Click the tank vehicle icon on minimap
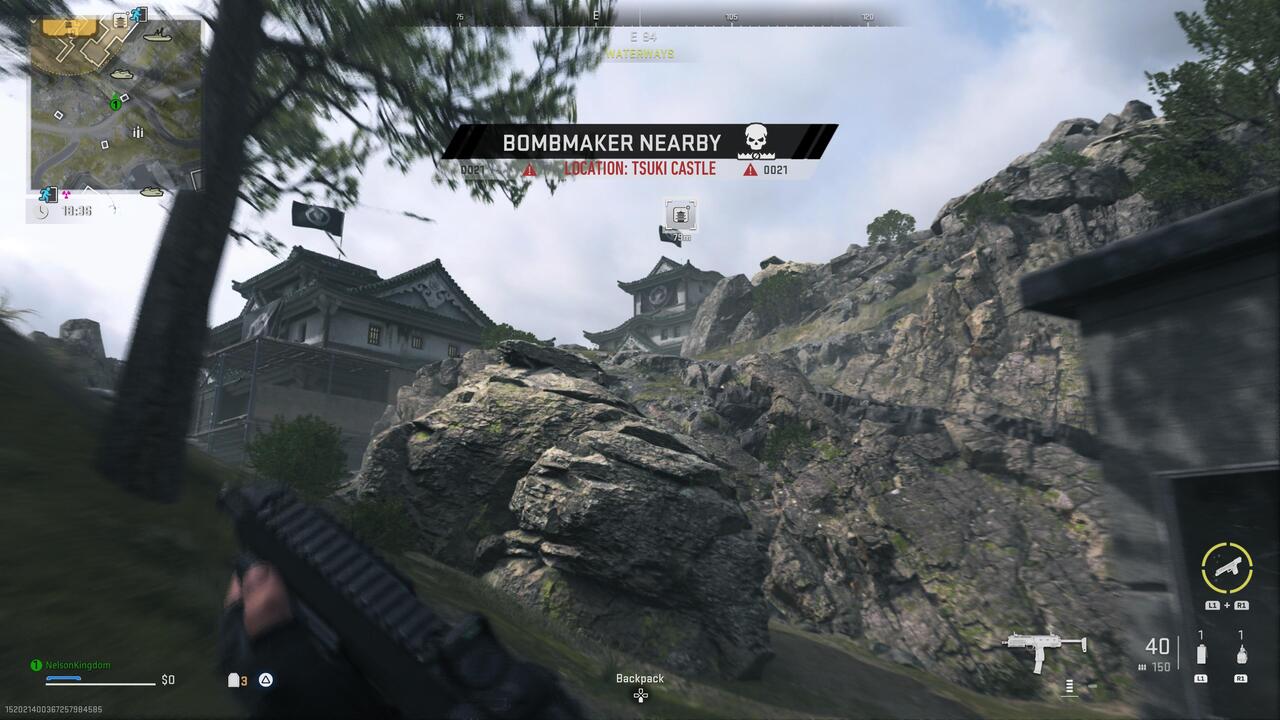This screenshot has width=1280, height=720. pyautogui.click(x=122, y=73)
